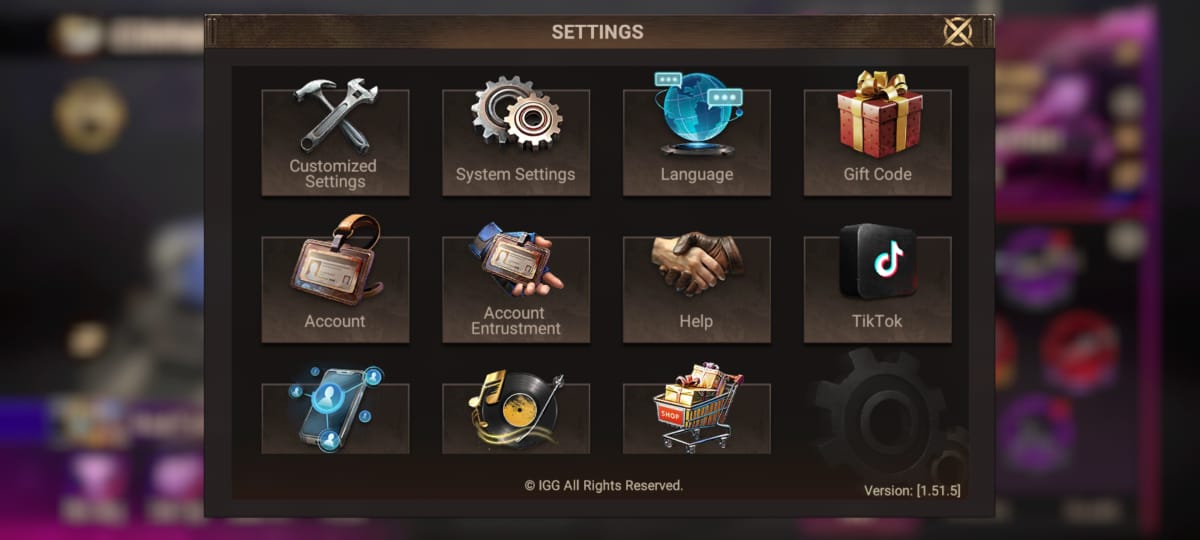This screenshot has height=540, width=1200.
Task: Choose the Language option
Action: (x=697, y=142)
